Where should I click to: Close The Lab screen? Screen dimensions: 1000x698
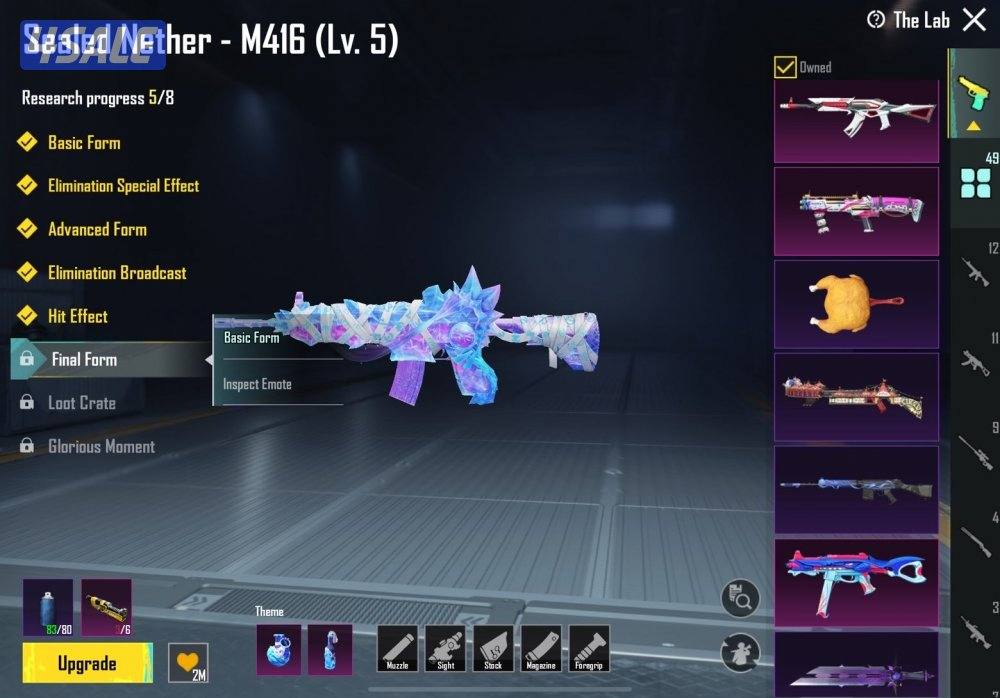[x=974, y=20]
